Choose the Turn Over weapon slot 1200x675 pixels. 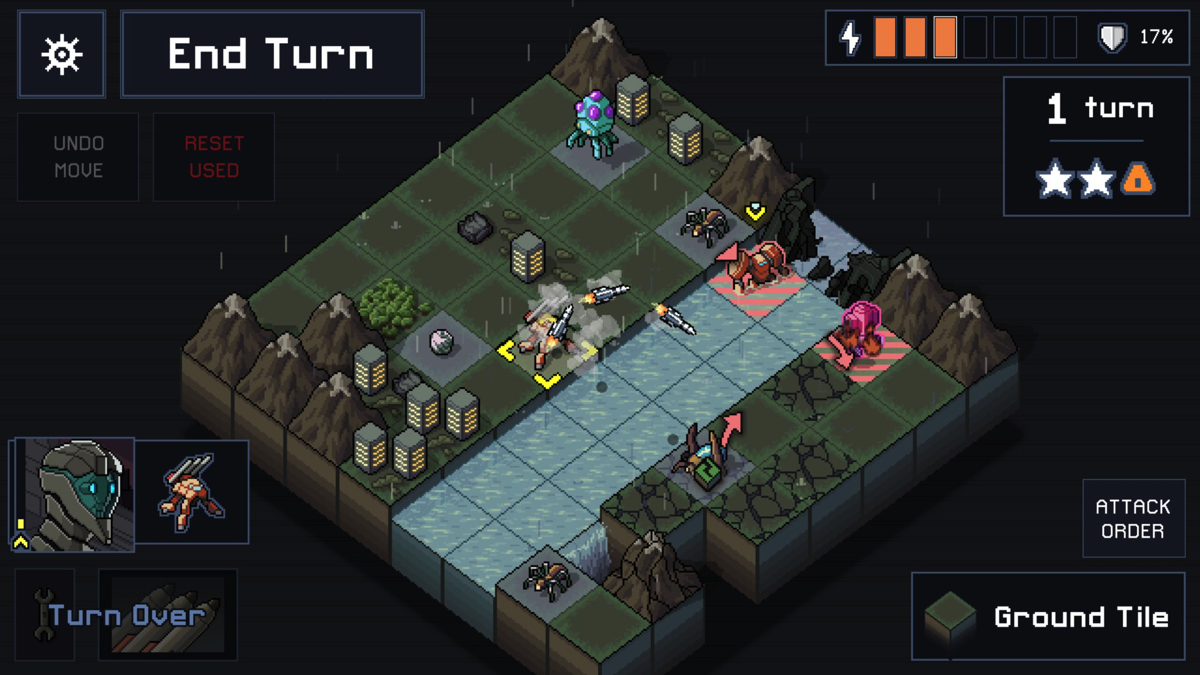(167, 614)
